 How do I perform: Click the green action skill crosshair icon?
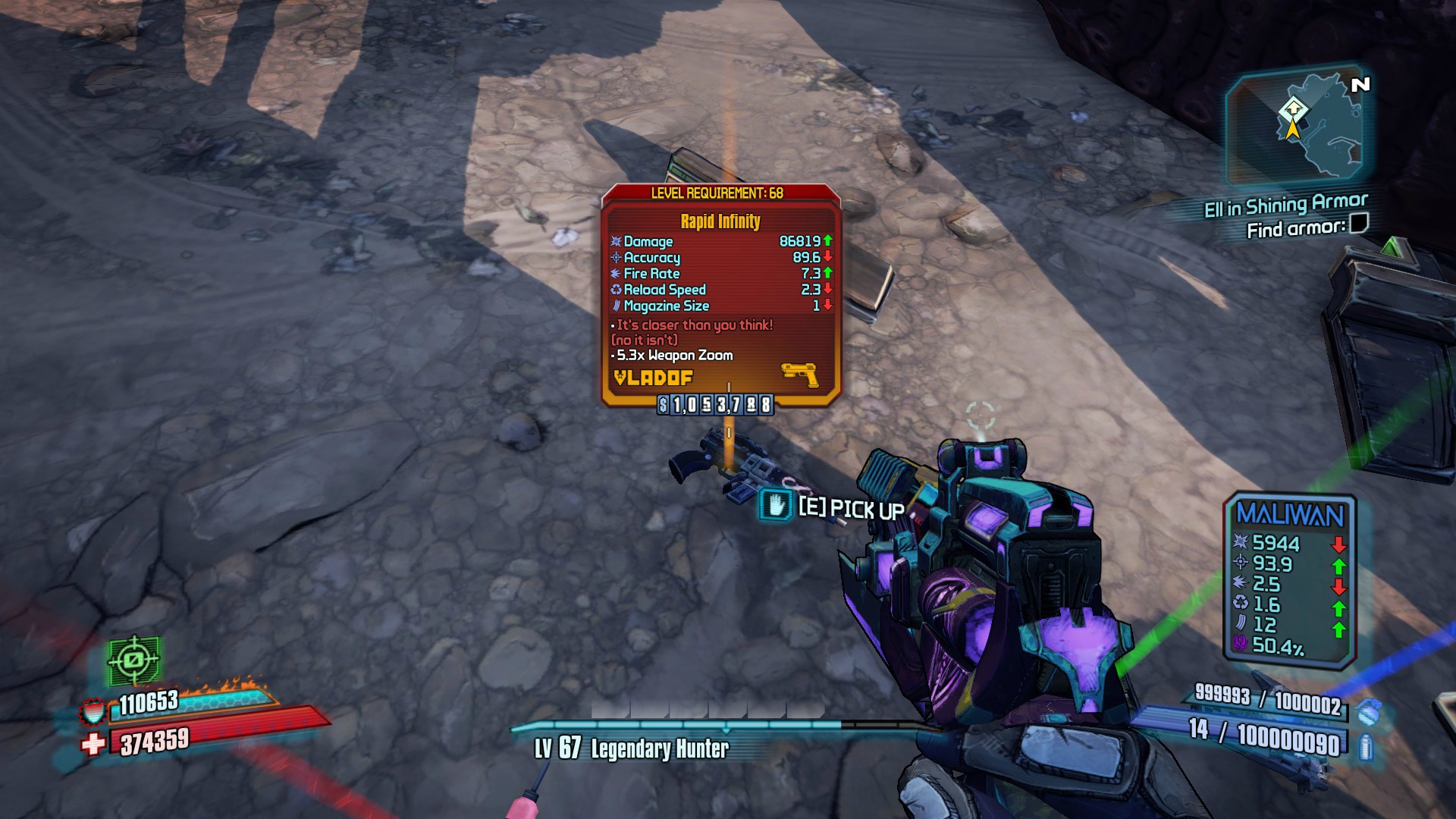click(x=134, y=660)
